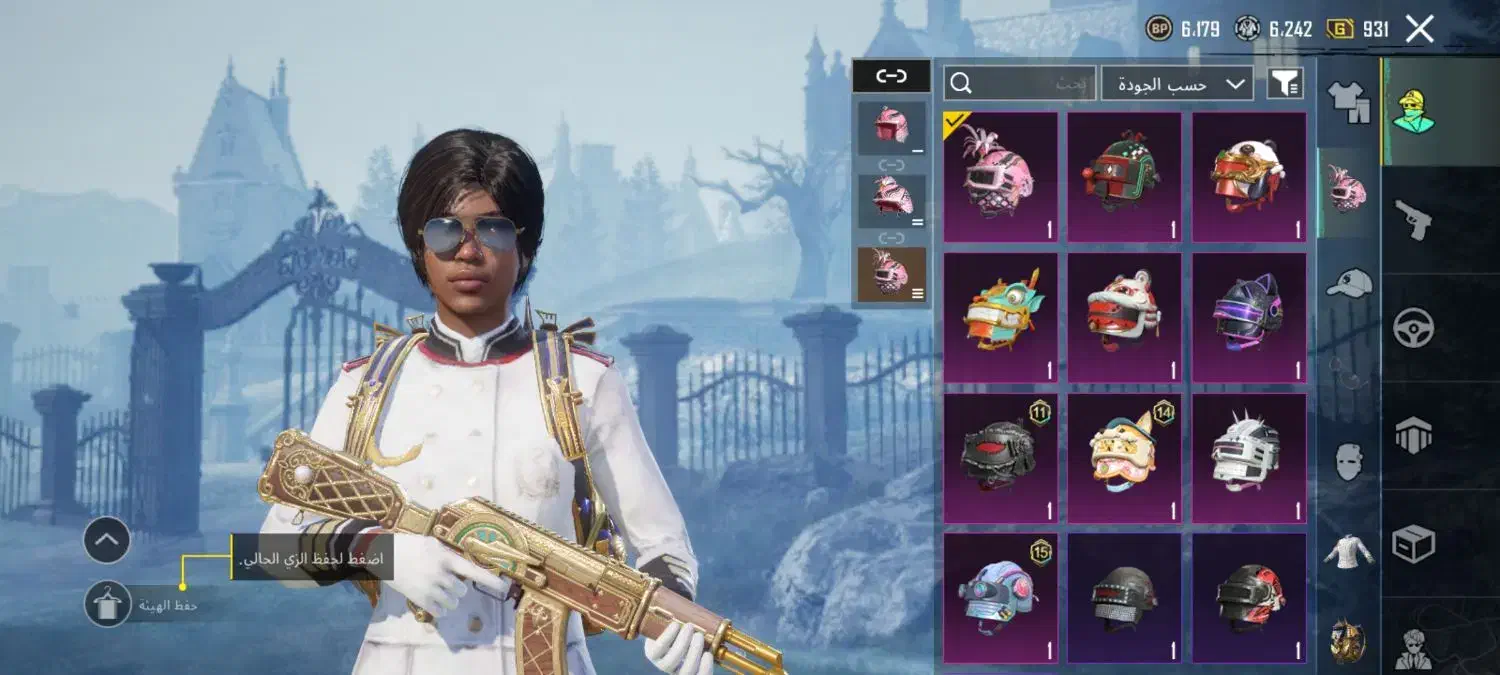Open the funnel filter options
The image size is (1500, 675).
(1285, 84)
